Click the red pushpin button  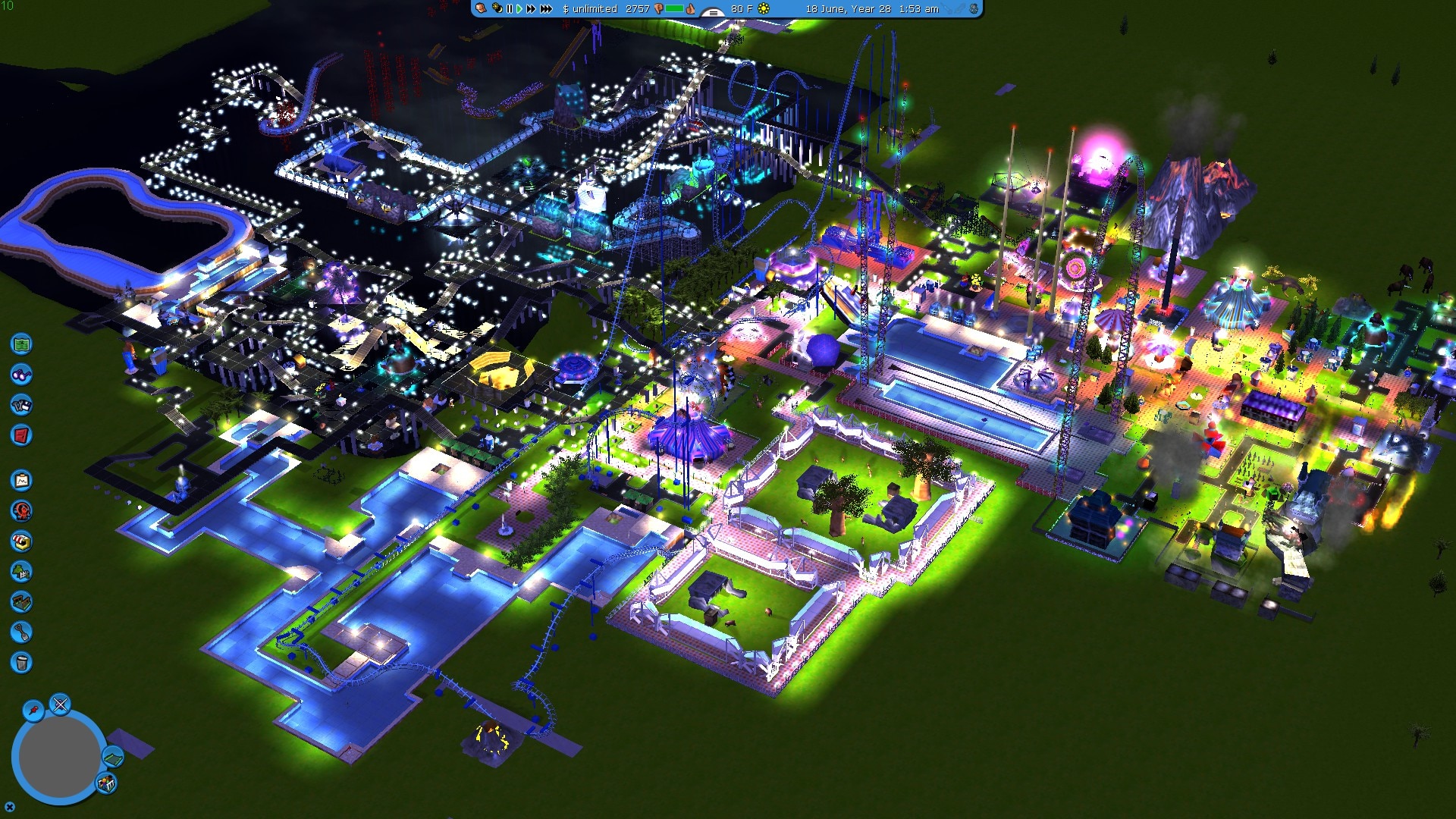point(33,711)
